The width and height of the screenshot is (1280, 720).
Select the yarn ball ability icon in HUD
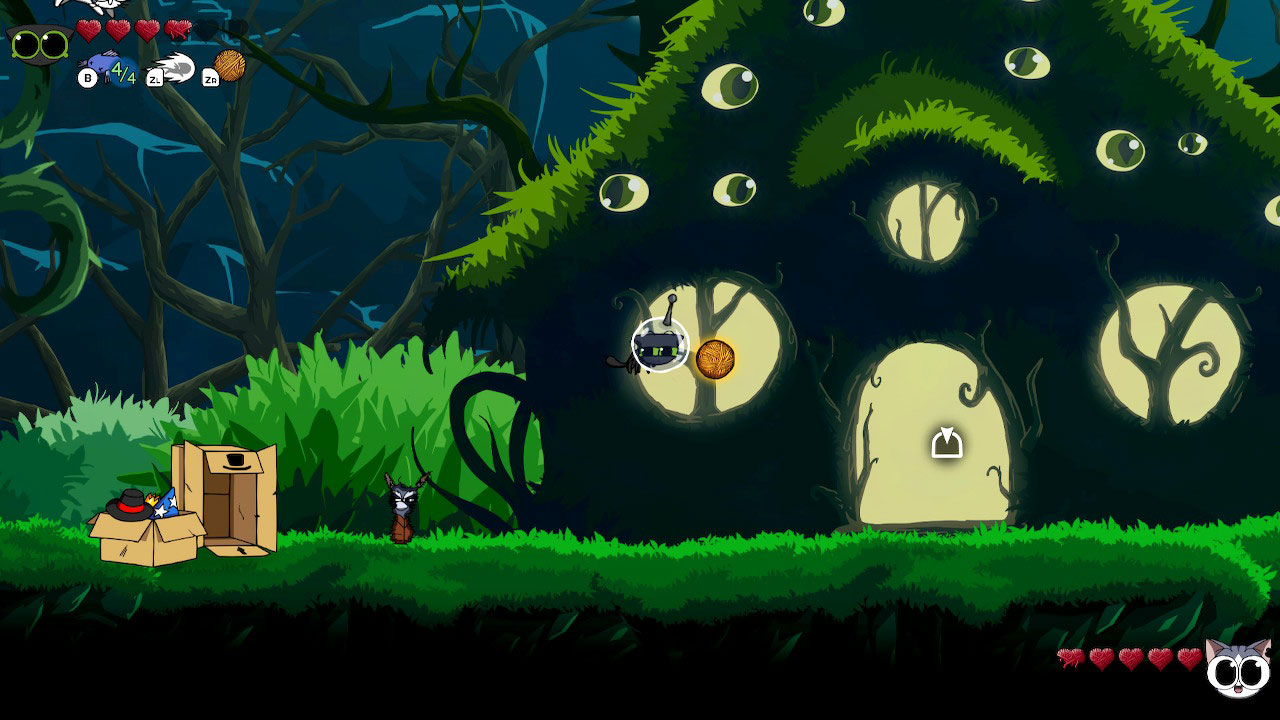tap(228, 67)
